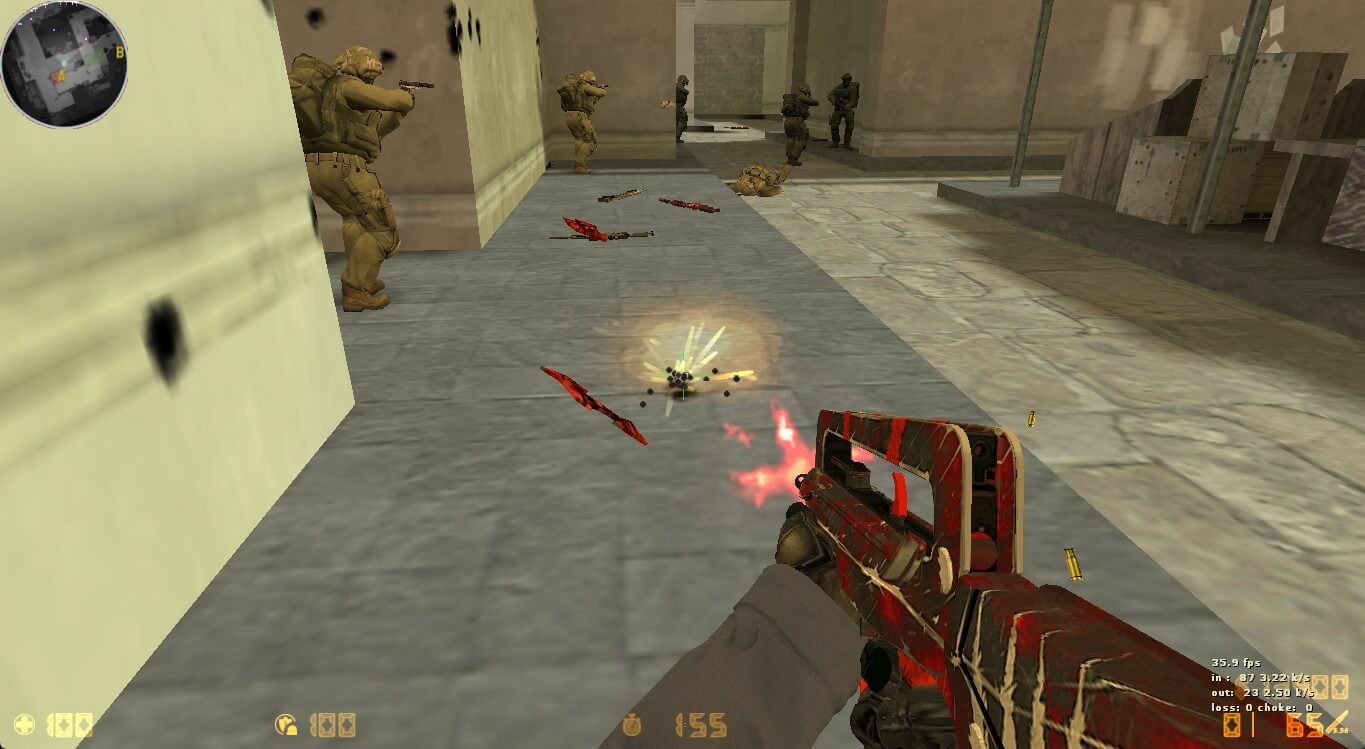Click the loss and choke stats line
The height and width of the screenshot is (749, 1365).
coord(1262,708)
